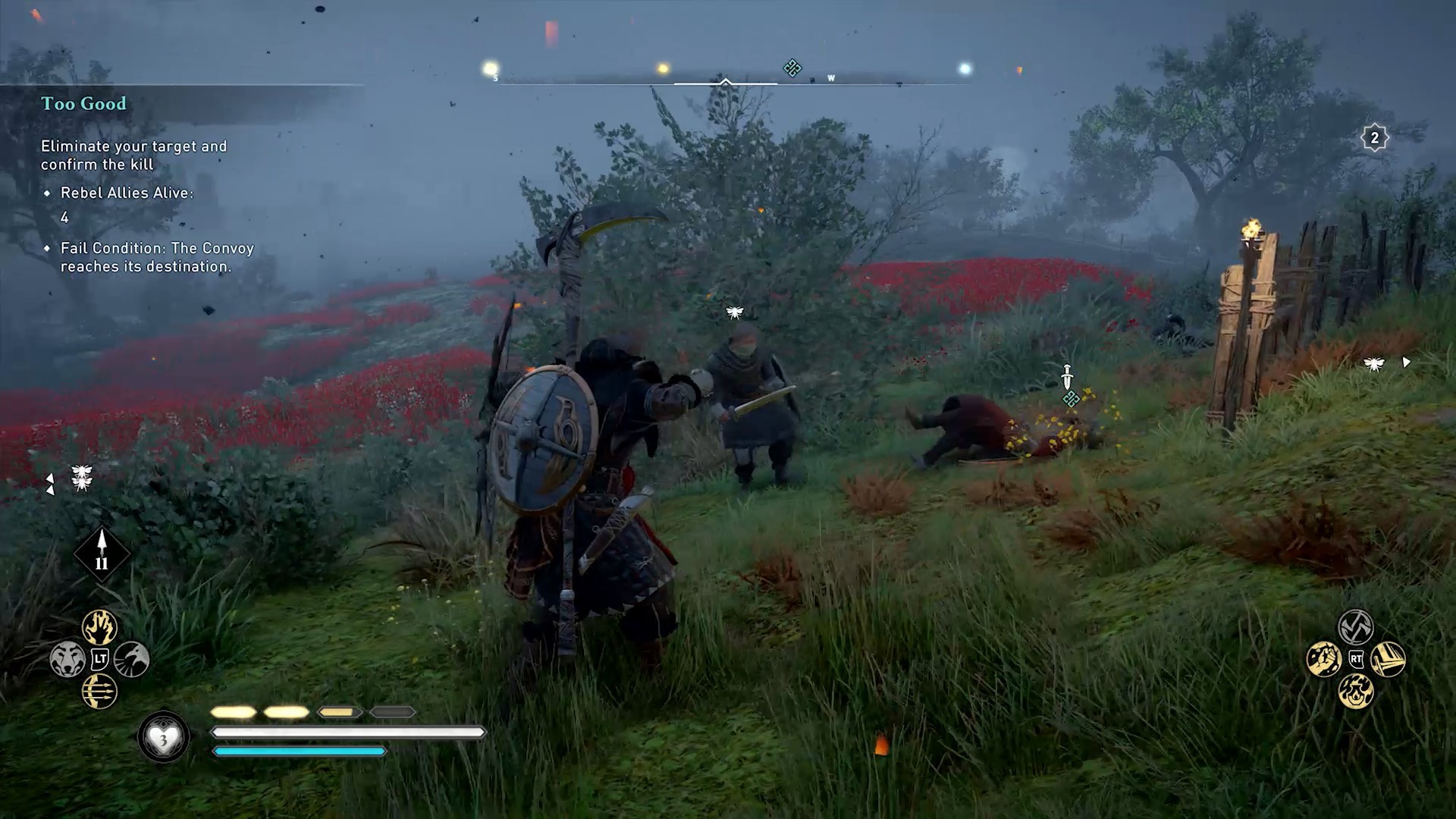This screenshot has width=1456, height=819.
Task: Use the raven ability icon
Action: 132,659
